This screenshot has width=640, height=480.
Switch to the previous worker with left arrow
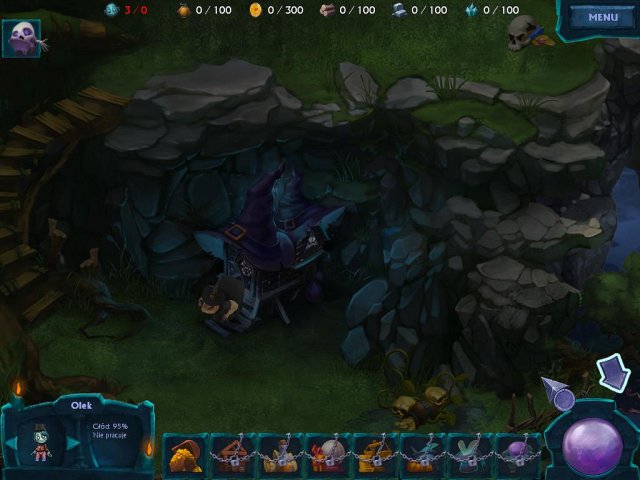(12, 443)
